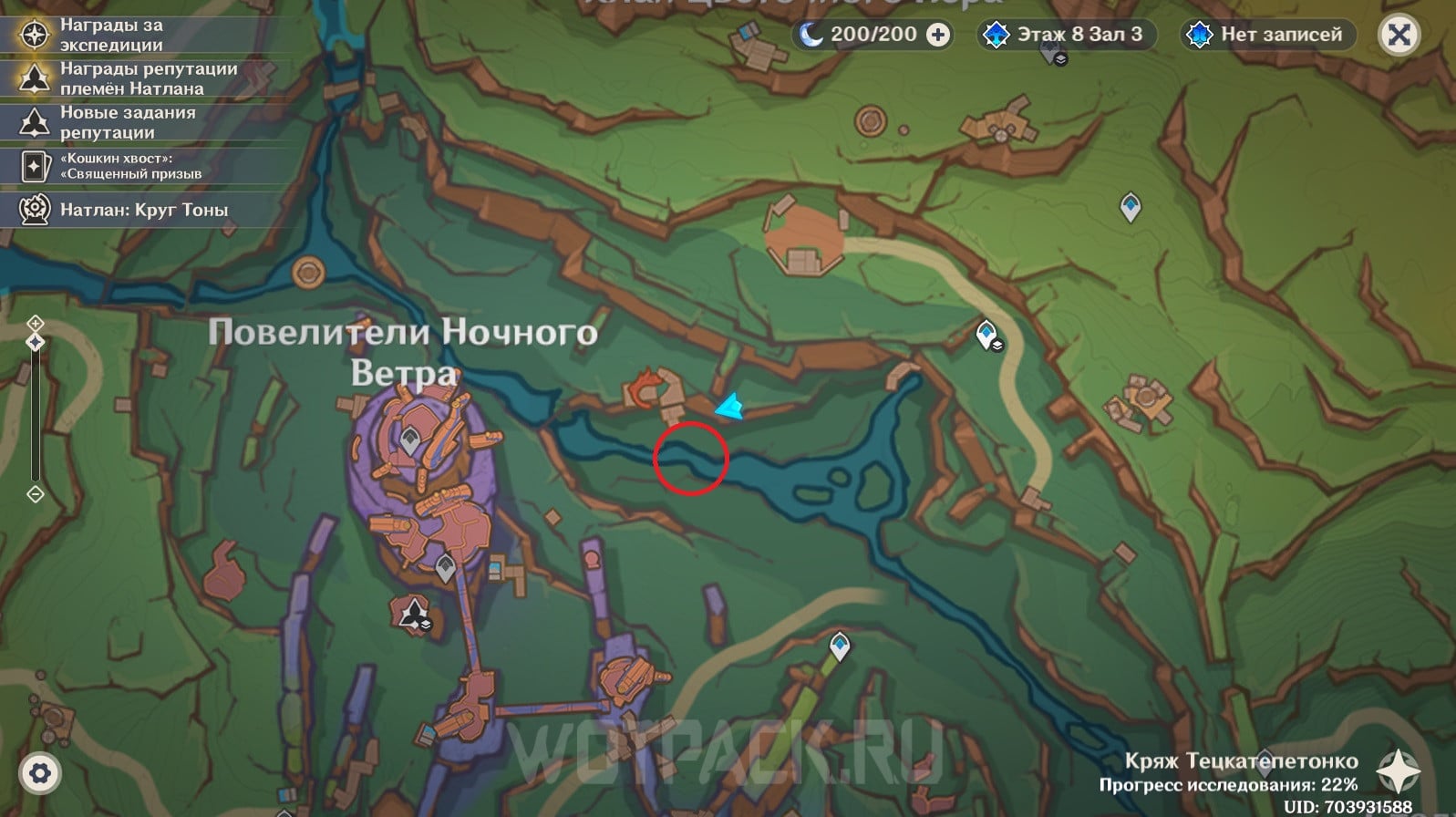
Task: Zoom out with the map slider minus
Action: [x=36, y=494]
